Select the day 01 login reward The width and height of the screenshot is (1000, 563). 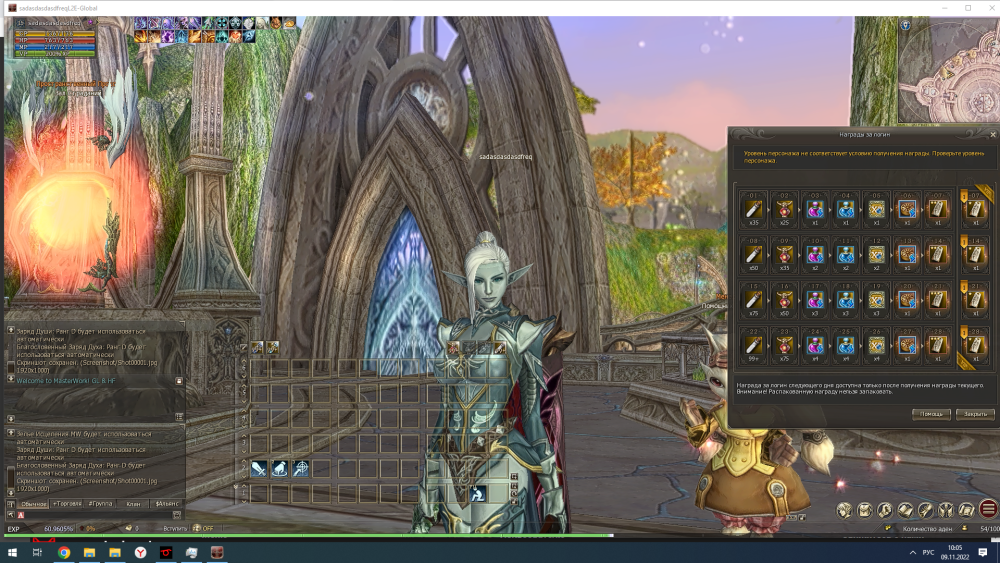751,210
